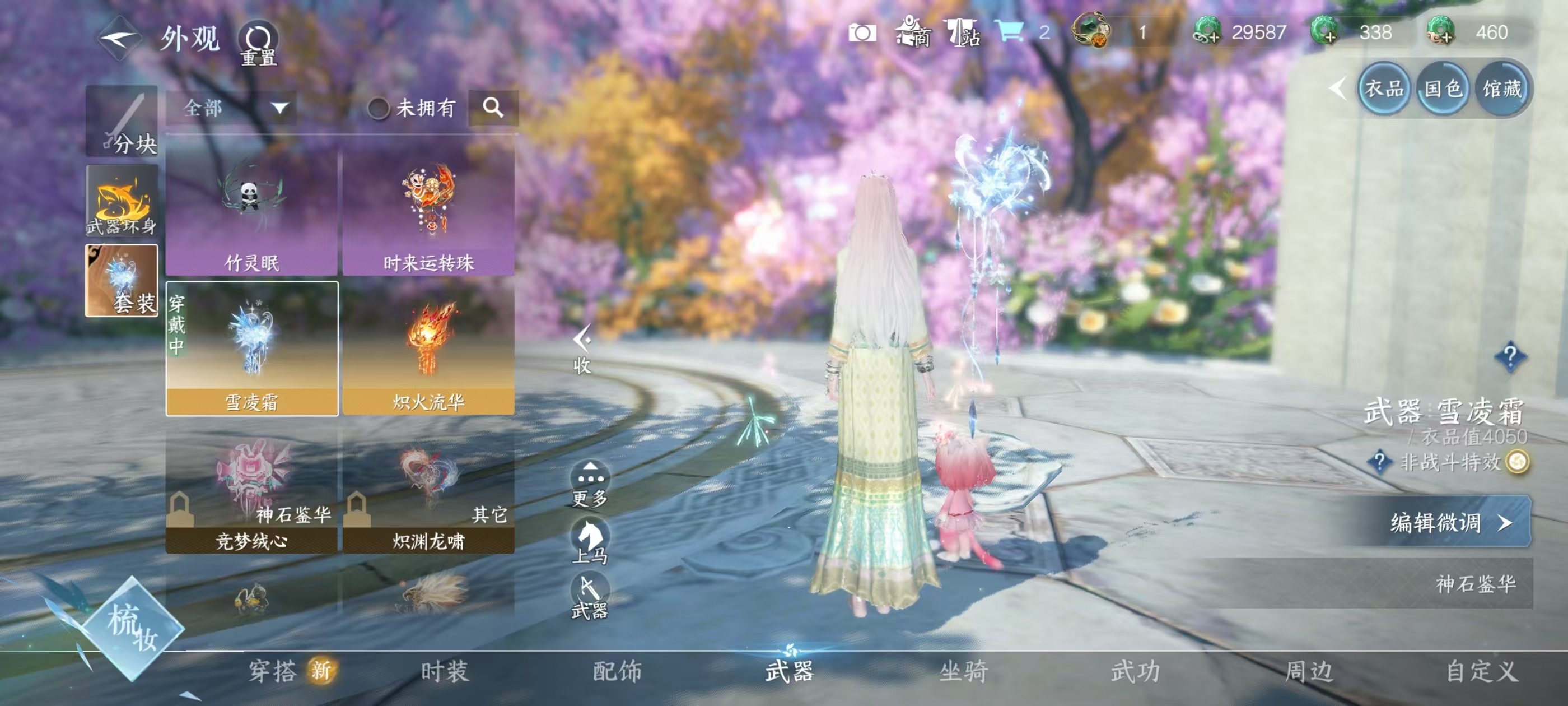The height and width of the screenshot is (706, 1568).
Task: Click the 重置 reset button
Action: click(x=258, y=44)
